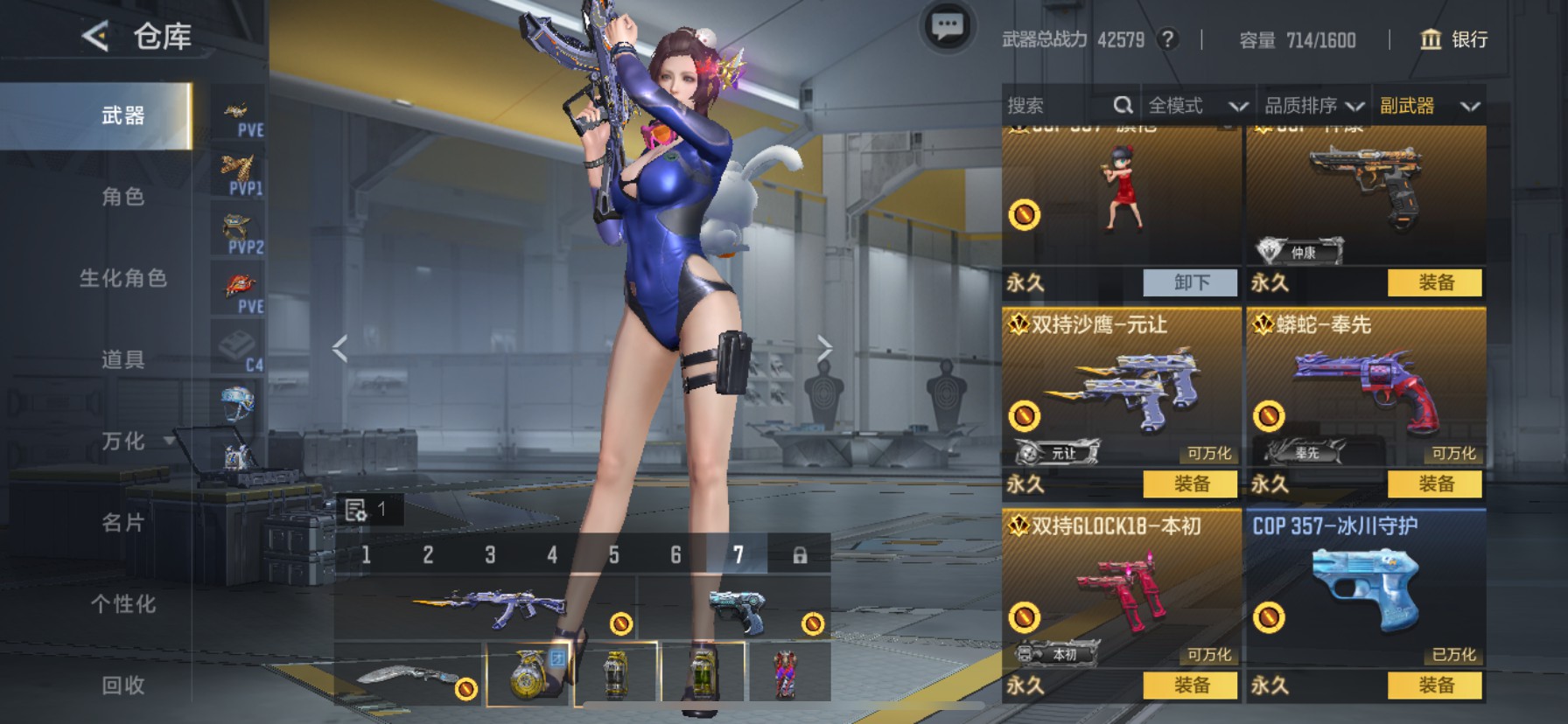Open the 品质排序 sort dropdown
The image size is (1568, 724).
pyautogui.click(x=1313, y=106)
